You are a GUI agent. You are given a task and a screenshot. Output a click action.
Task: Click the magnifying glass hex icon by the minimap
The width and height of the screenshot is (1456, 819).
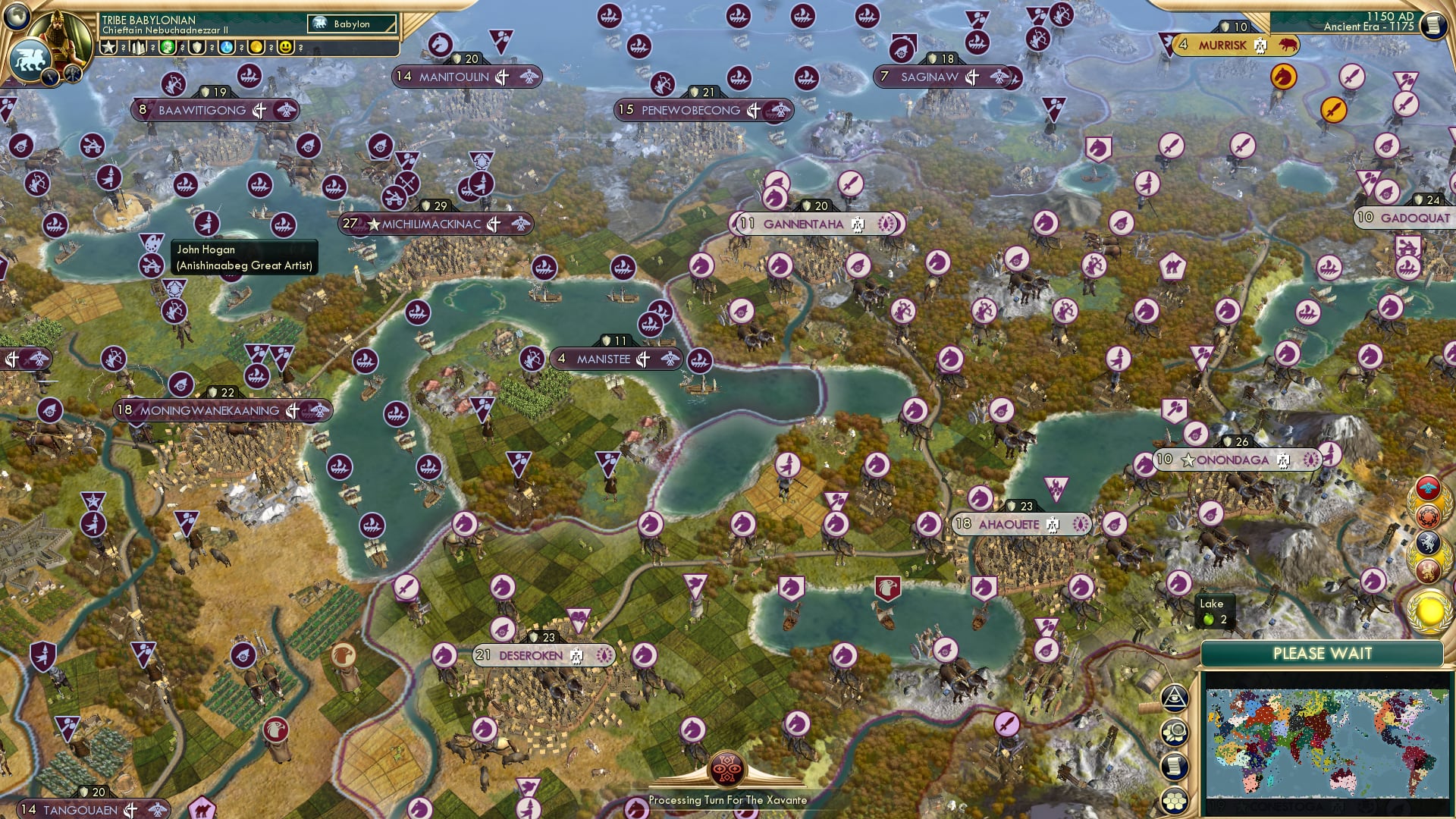pyautogui.click(x=1175, y=733)
